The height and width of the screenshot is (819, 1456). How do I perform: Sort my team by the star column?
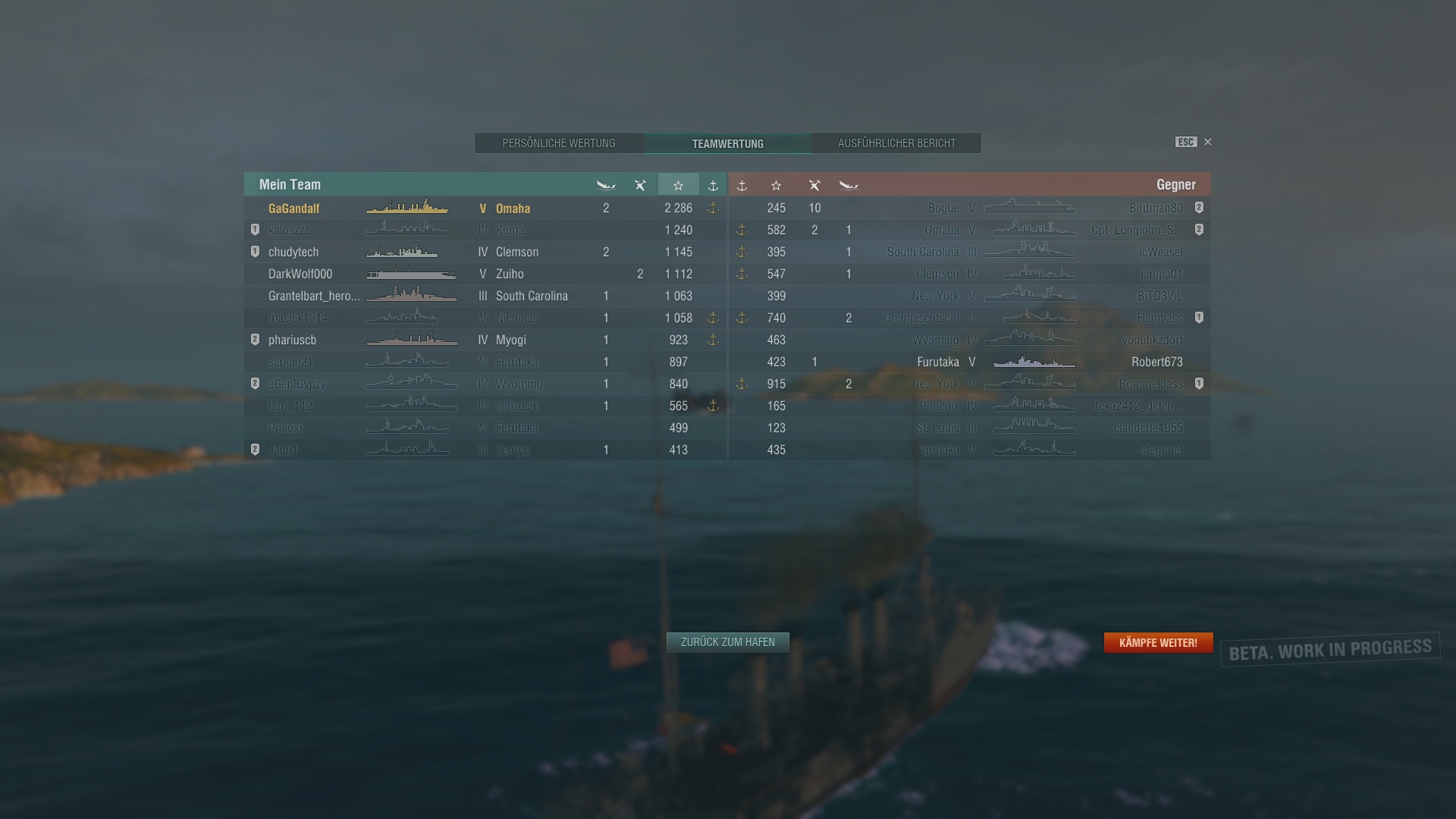(678, 185)
